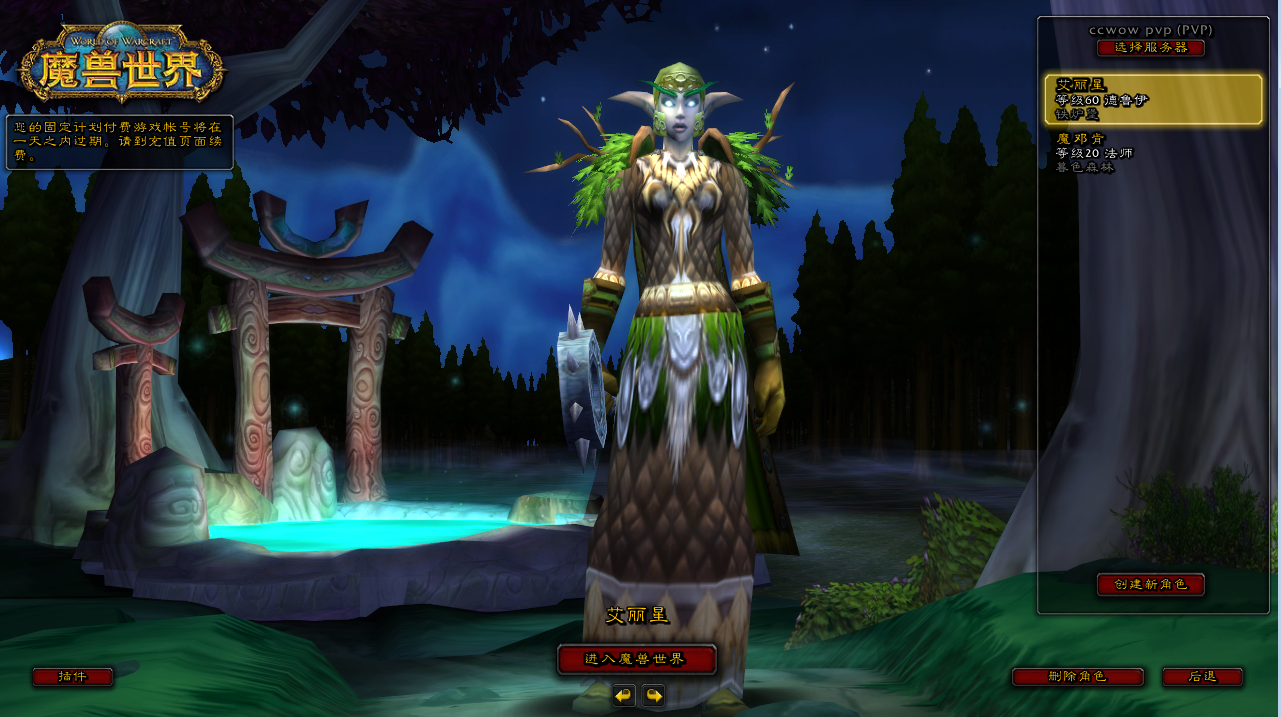Go back with the 后退 button
The width and height of the screenshot is (1281, 717).
pyautogui.click(x=1202, y=677)
